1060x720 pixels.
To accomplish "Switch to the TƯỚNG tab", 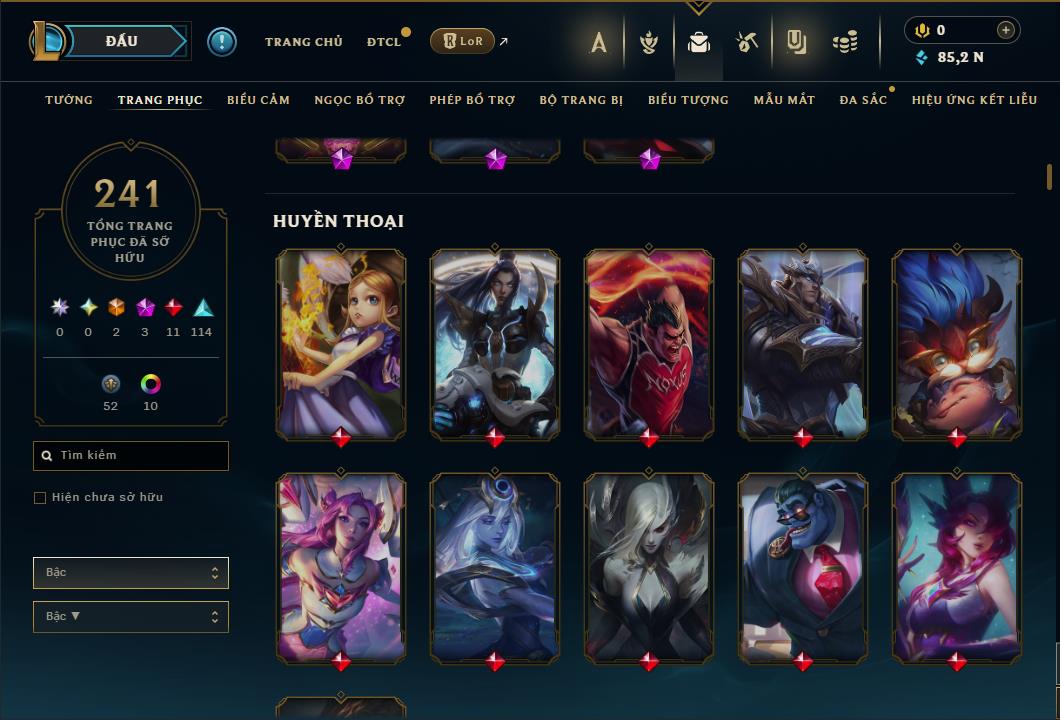I will point(69,100).
